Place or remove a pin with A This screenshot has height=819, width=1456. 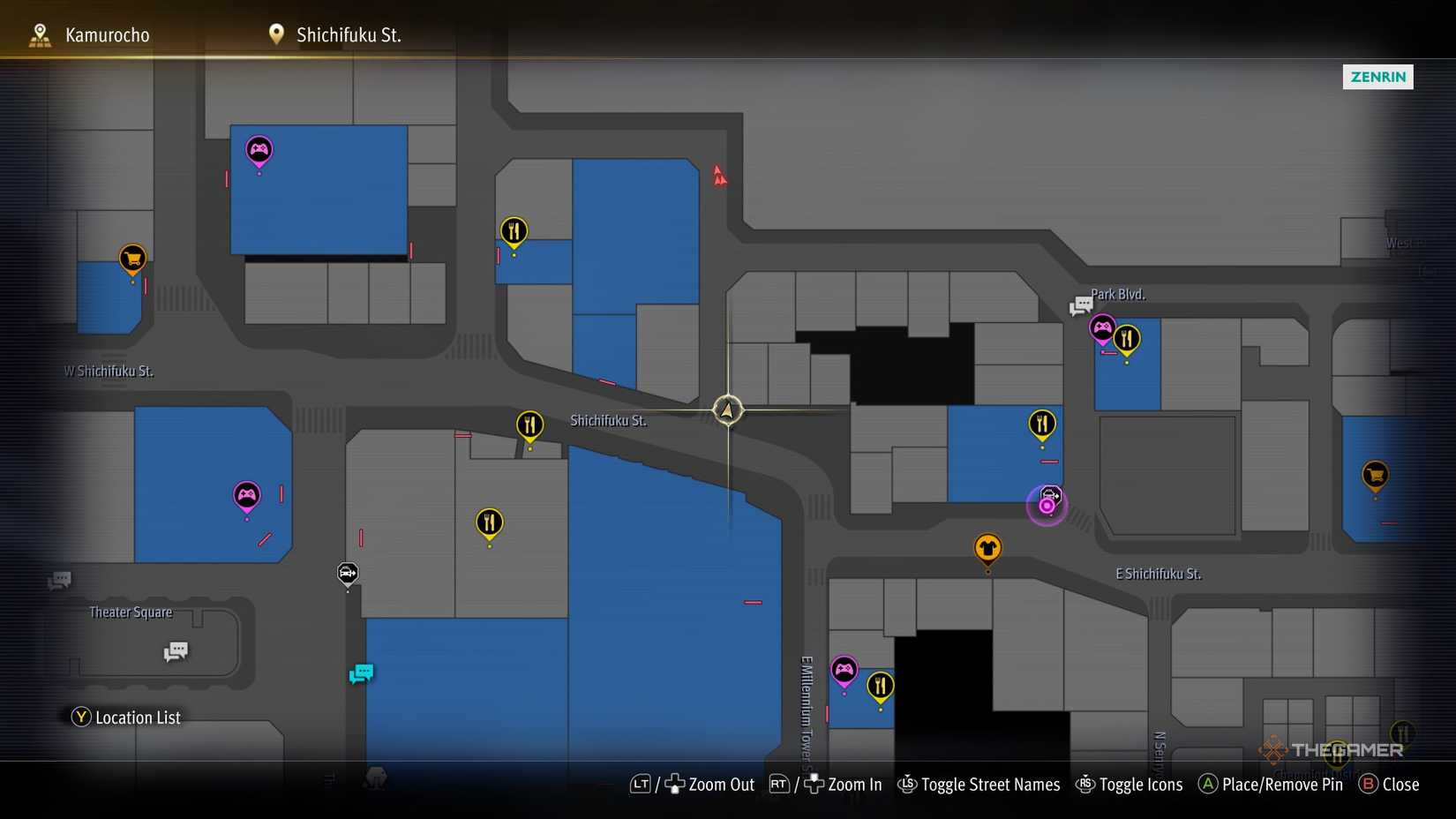click(x=1270, y=784)
